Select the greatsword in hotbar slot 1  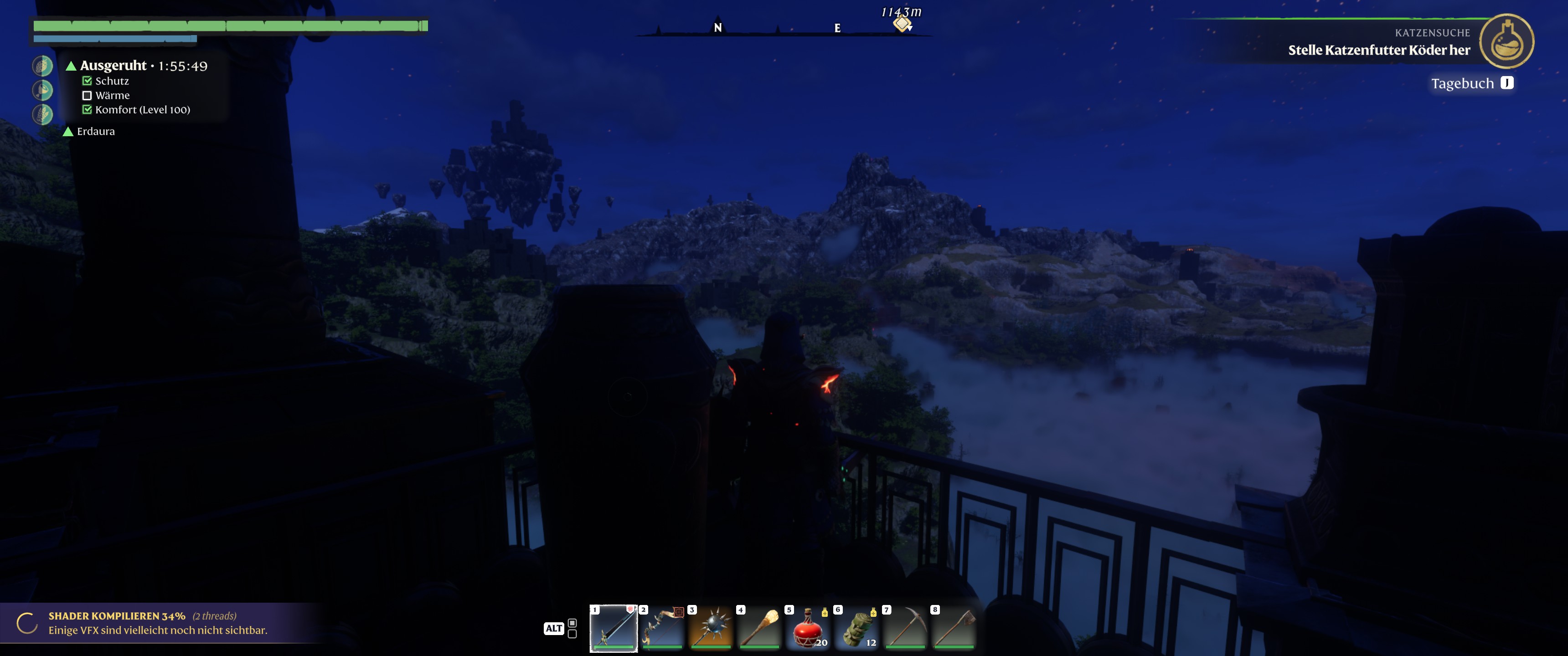(613, 627)
